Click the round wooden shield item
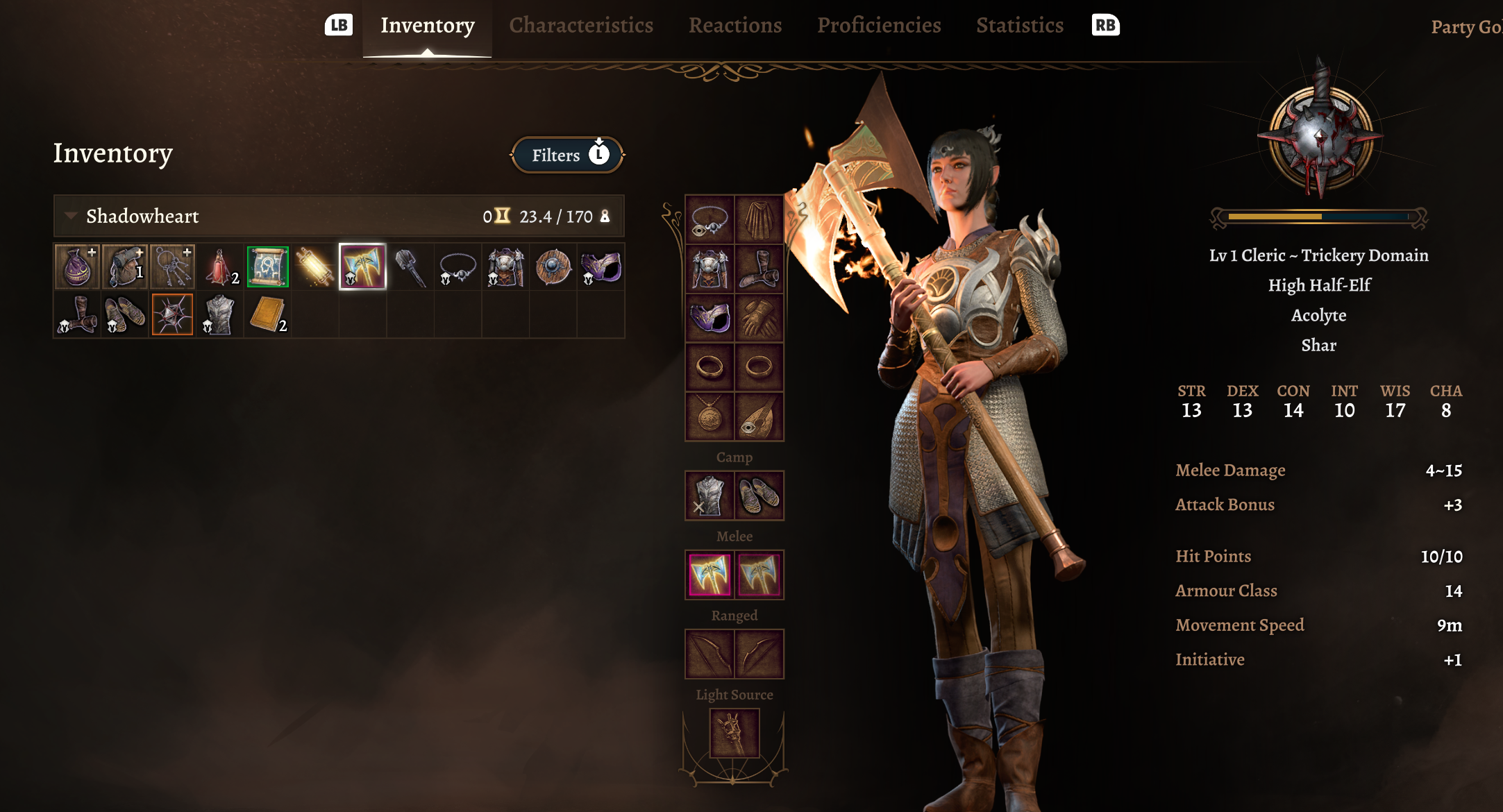Viewport: 1503px width, 812px height. pyautogui.click(x=553, y=267)
